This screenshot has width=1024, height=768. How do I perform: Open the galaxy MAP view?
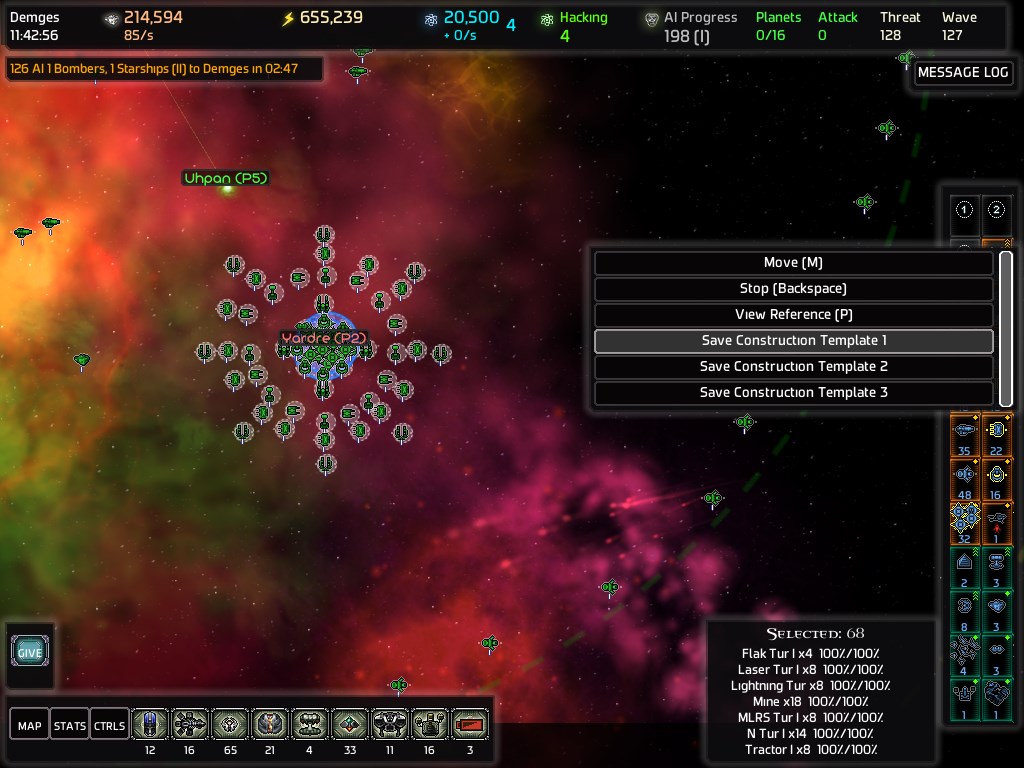click(30, 725)
